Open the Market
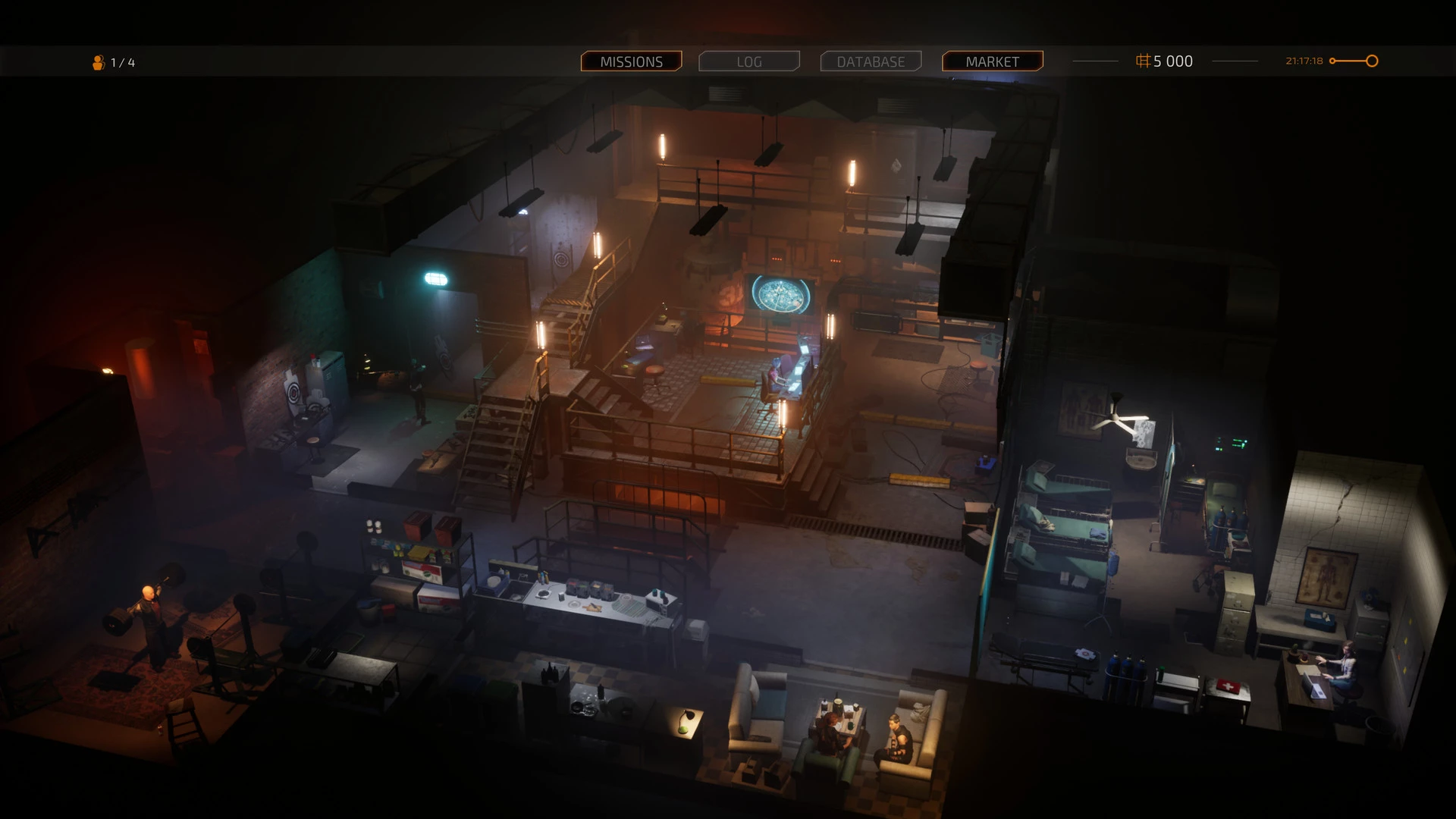The width and height of the screenshot is (1456, 819). [992, 61]
